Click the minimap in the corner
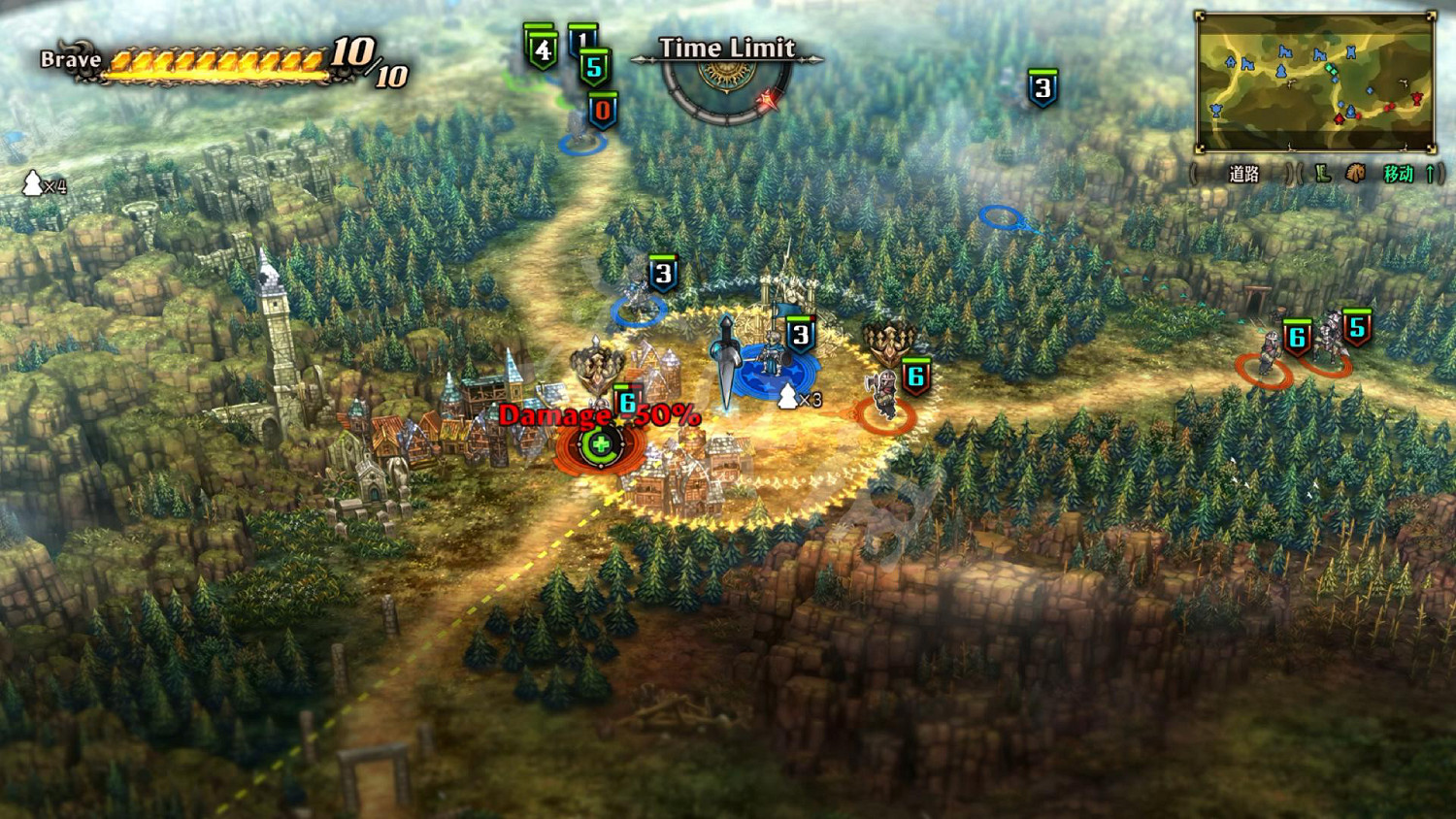This screenshot has height=819, width=1456. [1315, 82]
